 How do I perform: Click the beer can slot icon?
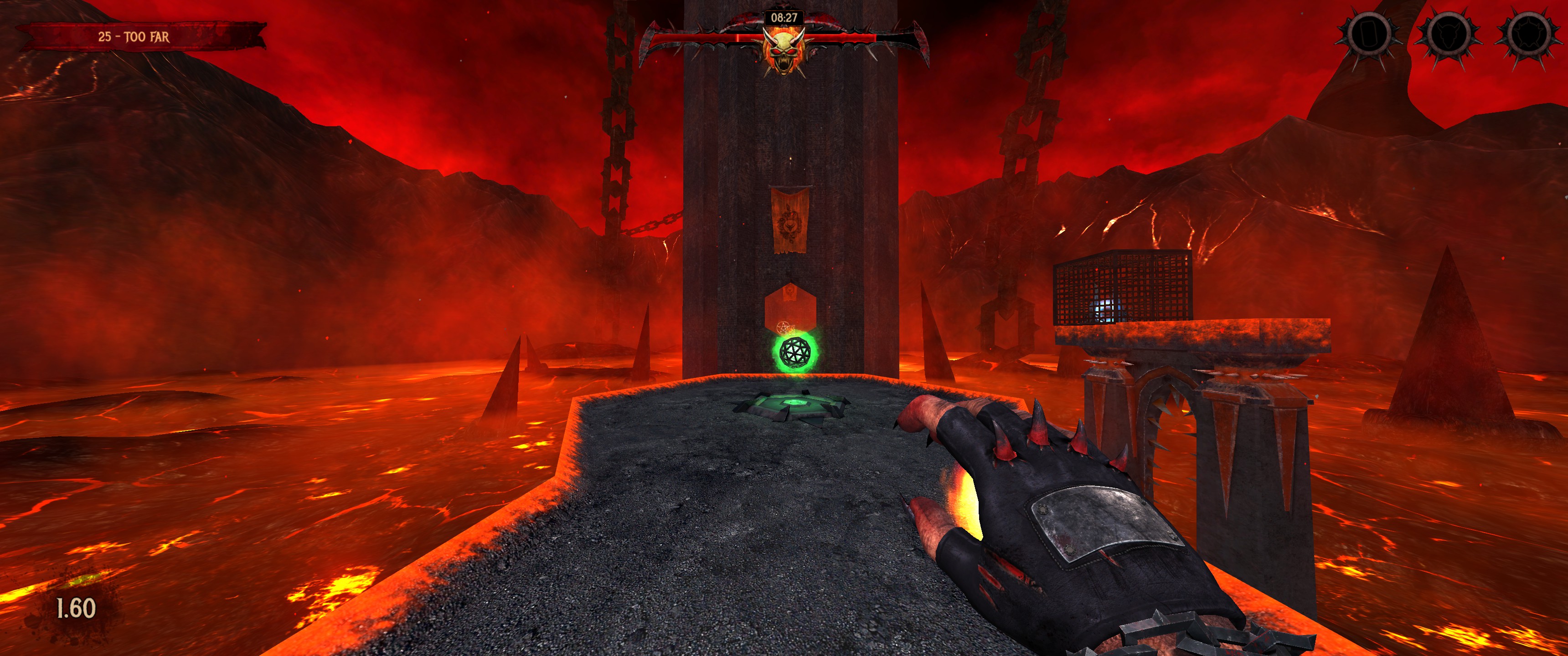[1368, 34]
